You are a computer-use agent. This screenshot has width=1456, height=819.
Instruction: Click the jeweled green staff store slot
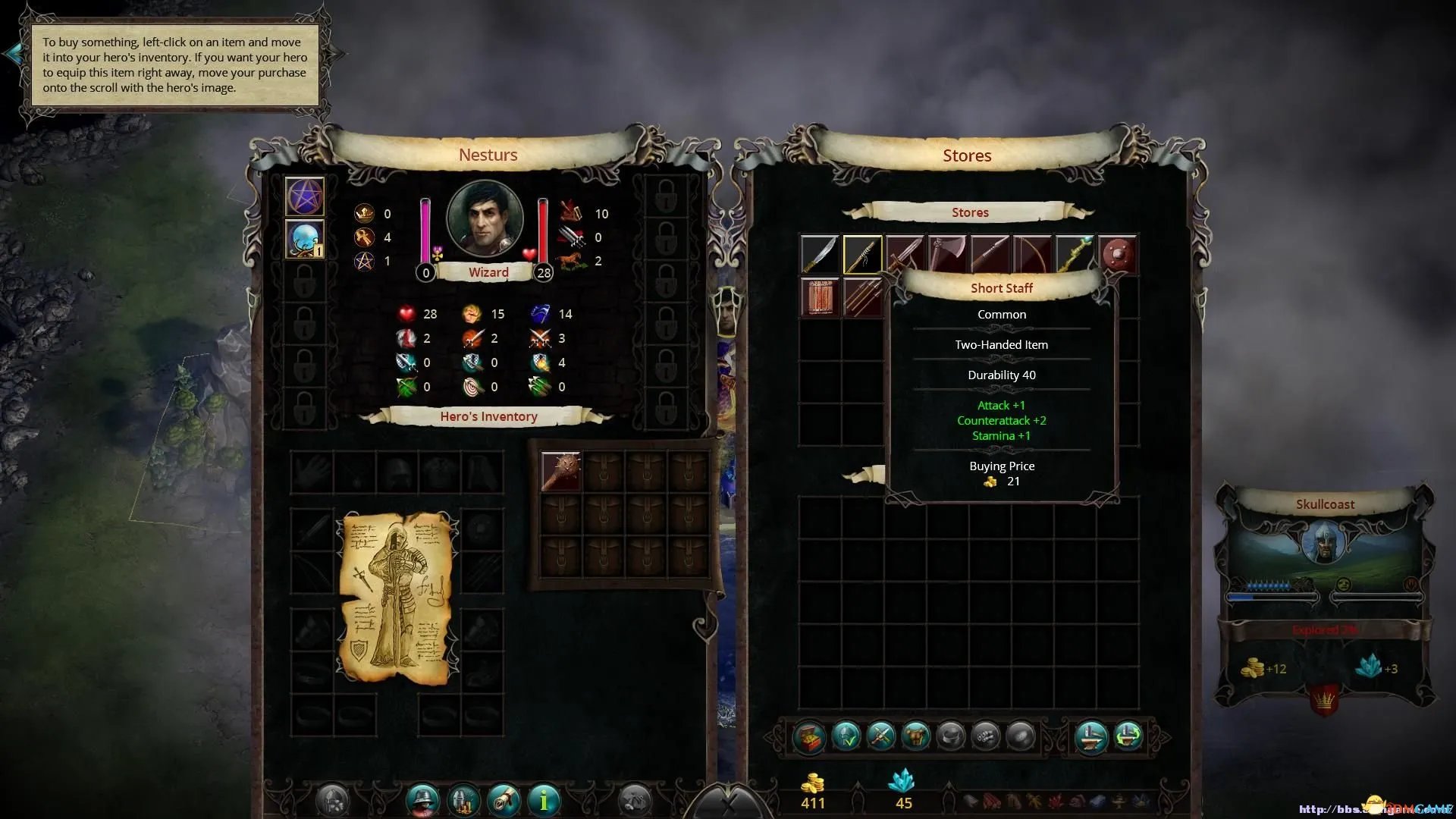[1075, 255]
